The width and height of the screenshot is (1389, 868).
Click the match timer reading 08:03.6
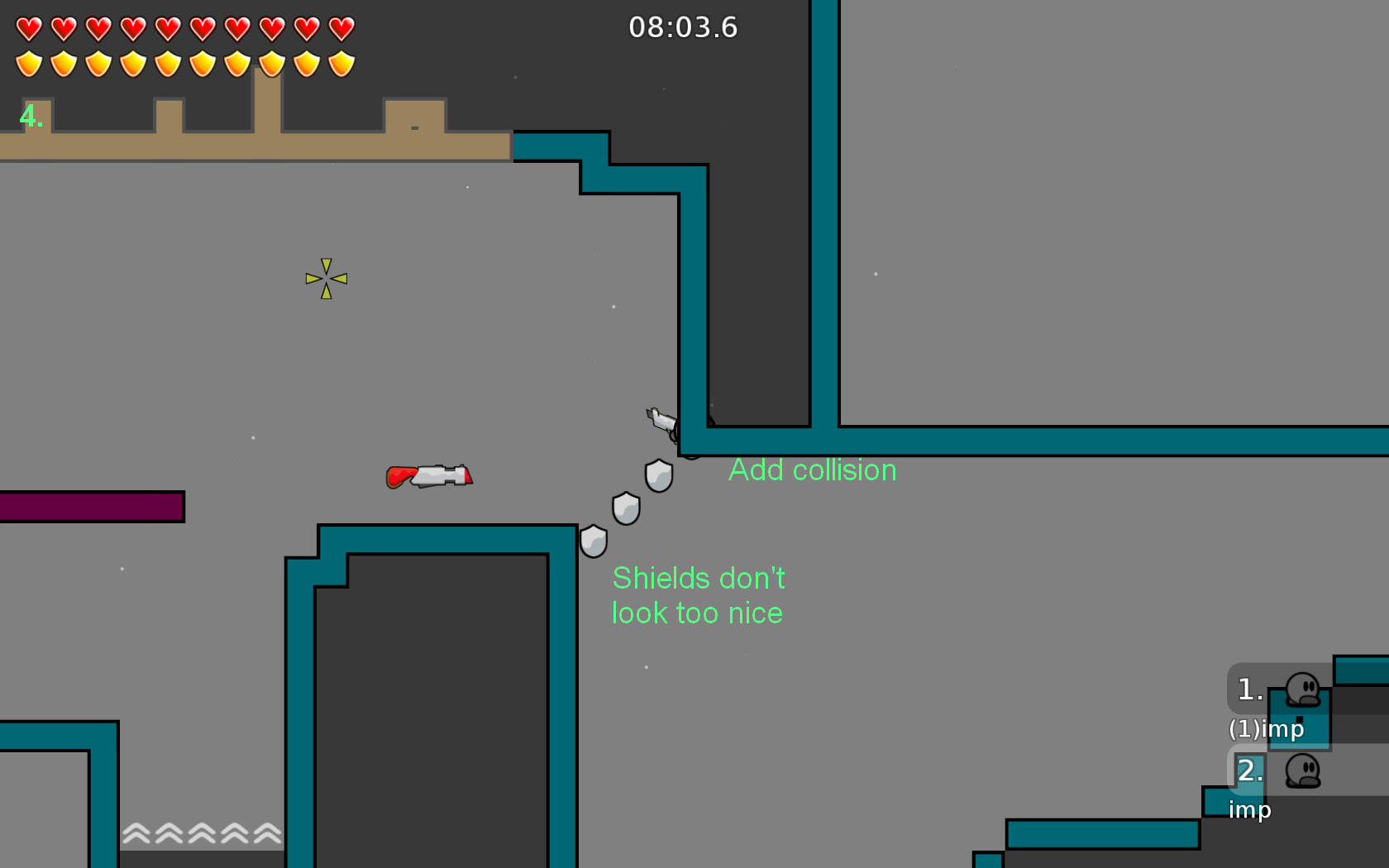[683, 27]
